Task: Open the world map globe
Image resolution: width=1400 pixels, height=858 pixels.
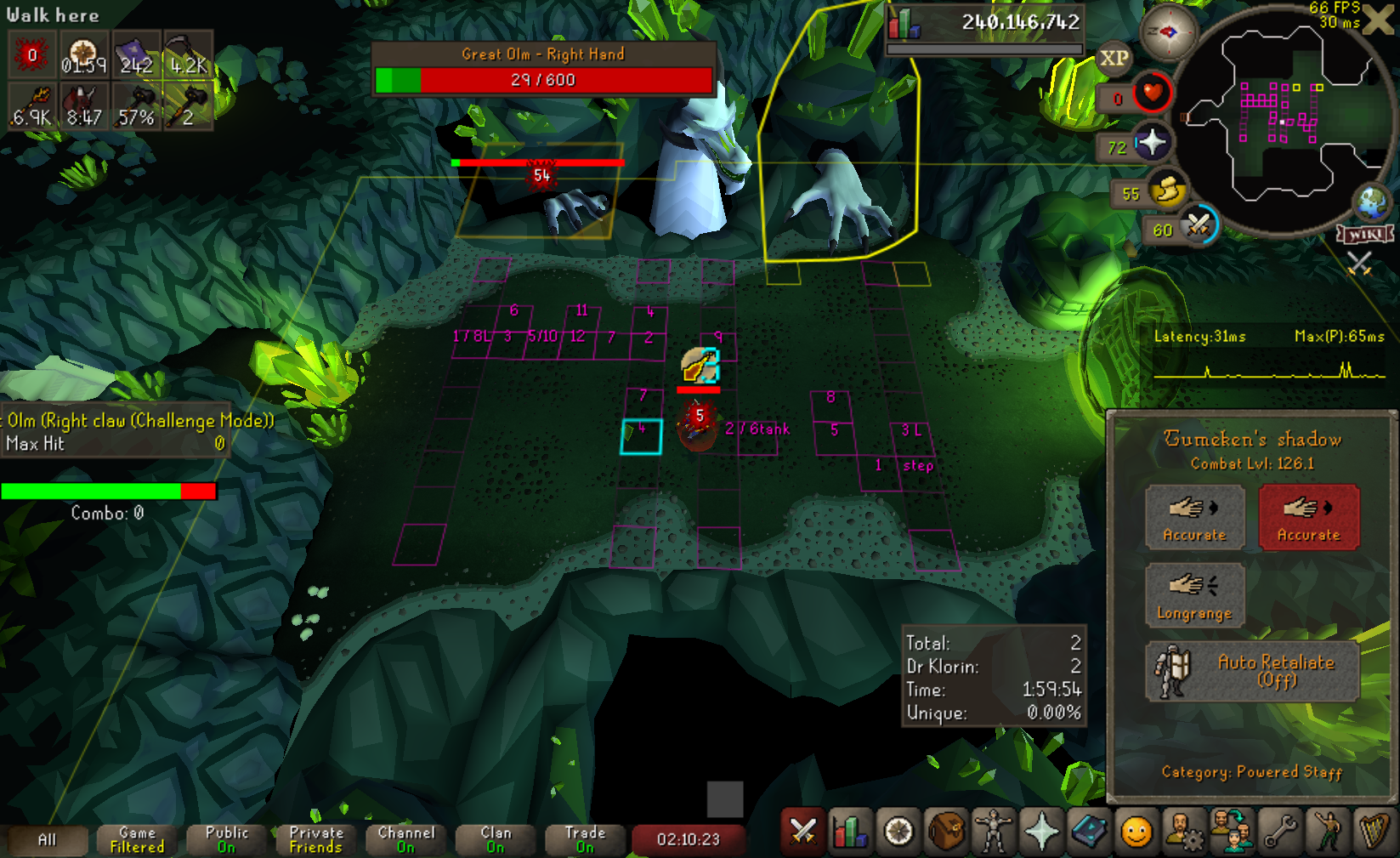Action: [1372, 203]
